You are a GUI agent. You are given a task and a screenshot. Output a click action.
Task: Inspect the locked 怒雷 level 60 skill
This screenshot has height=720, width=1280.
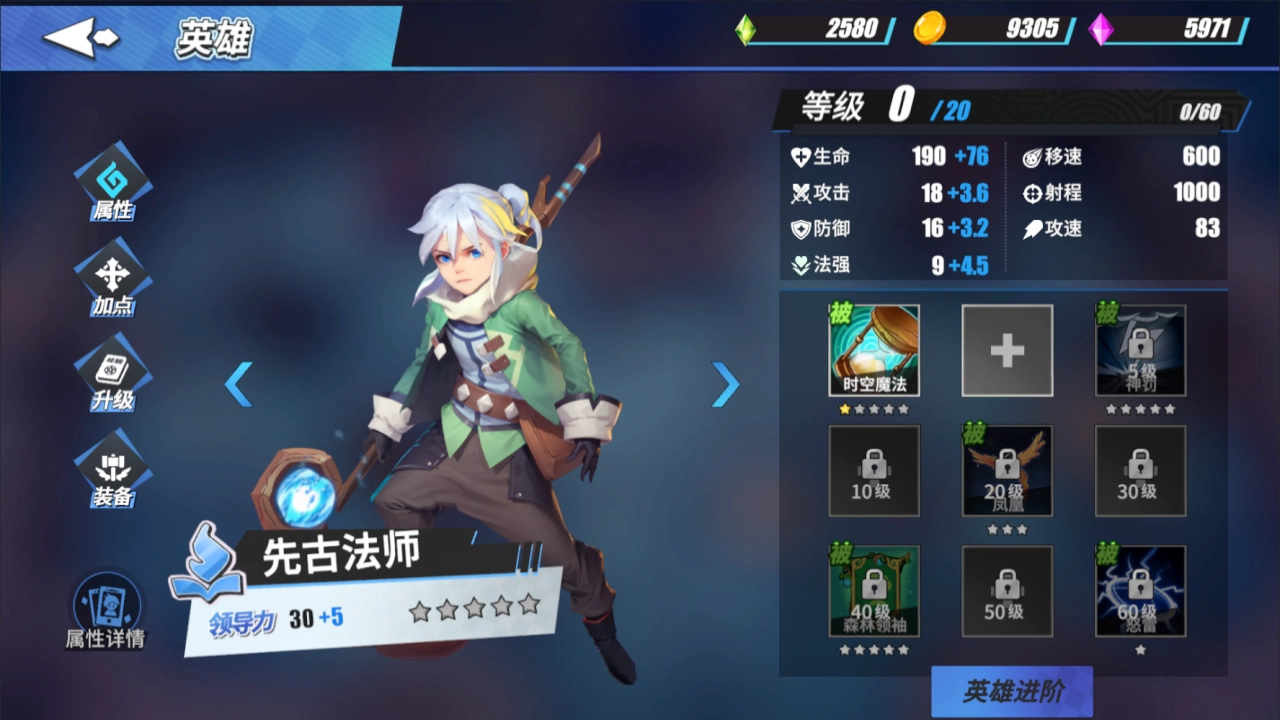[x=1140, y=590]
